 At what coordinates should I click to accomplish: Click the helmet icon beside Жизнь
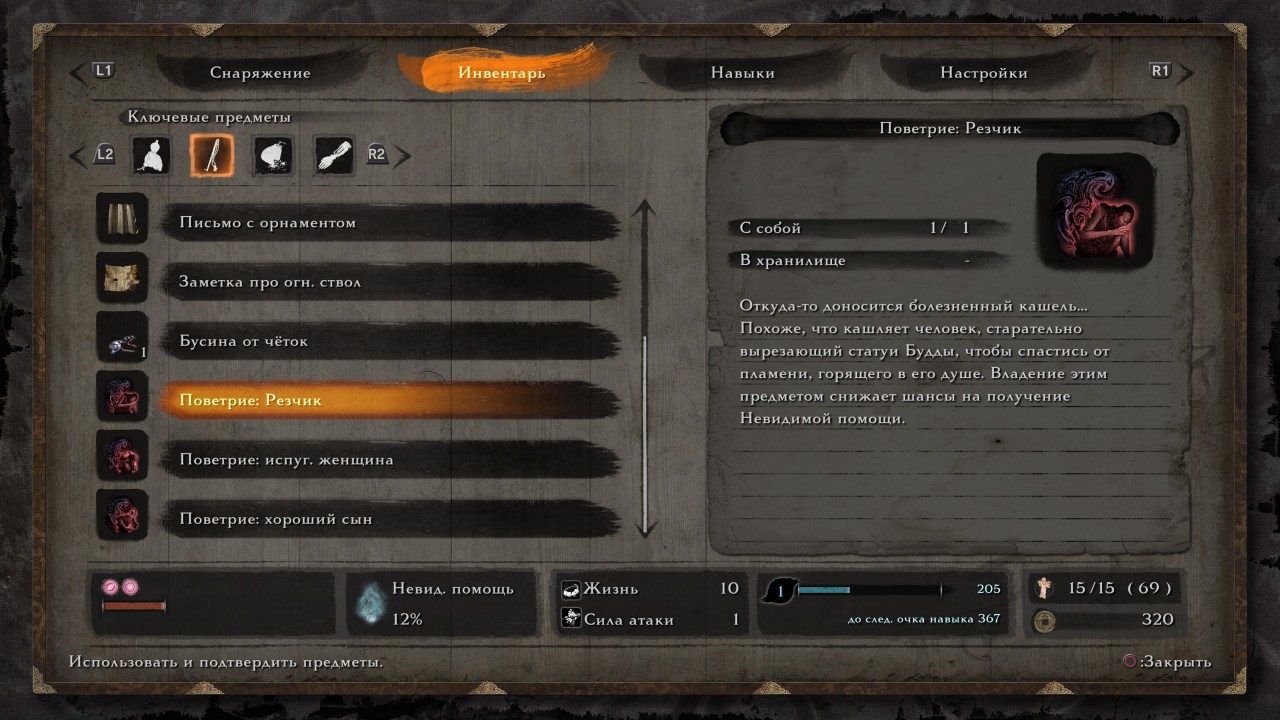(570, 589)
